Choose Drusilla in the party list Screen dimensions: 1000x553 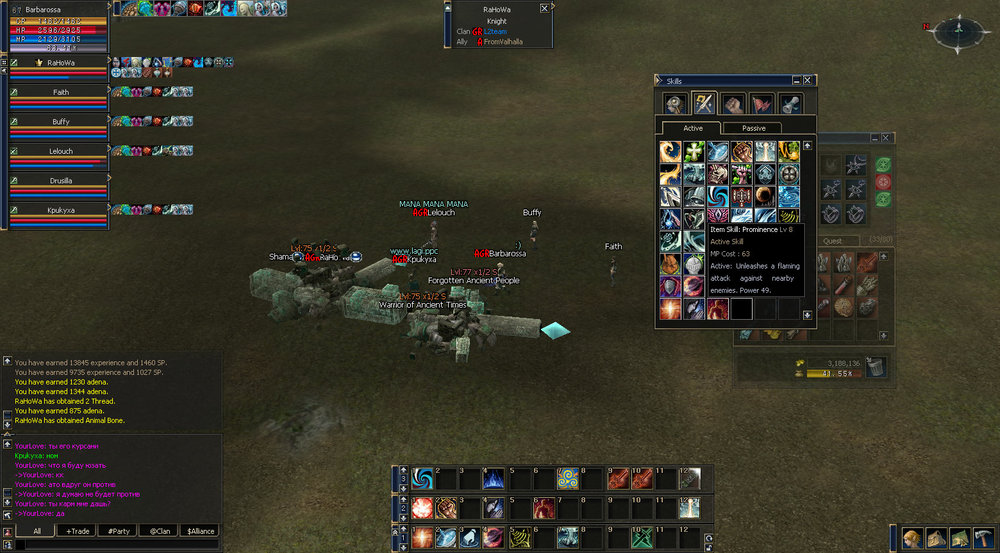pyautogui.click(x=60, y=181)
